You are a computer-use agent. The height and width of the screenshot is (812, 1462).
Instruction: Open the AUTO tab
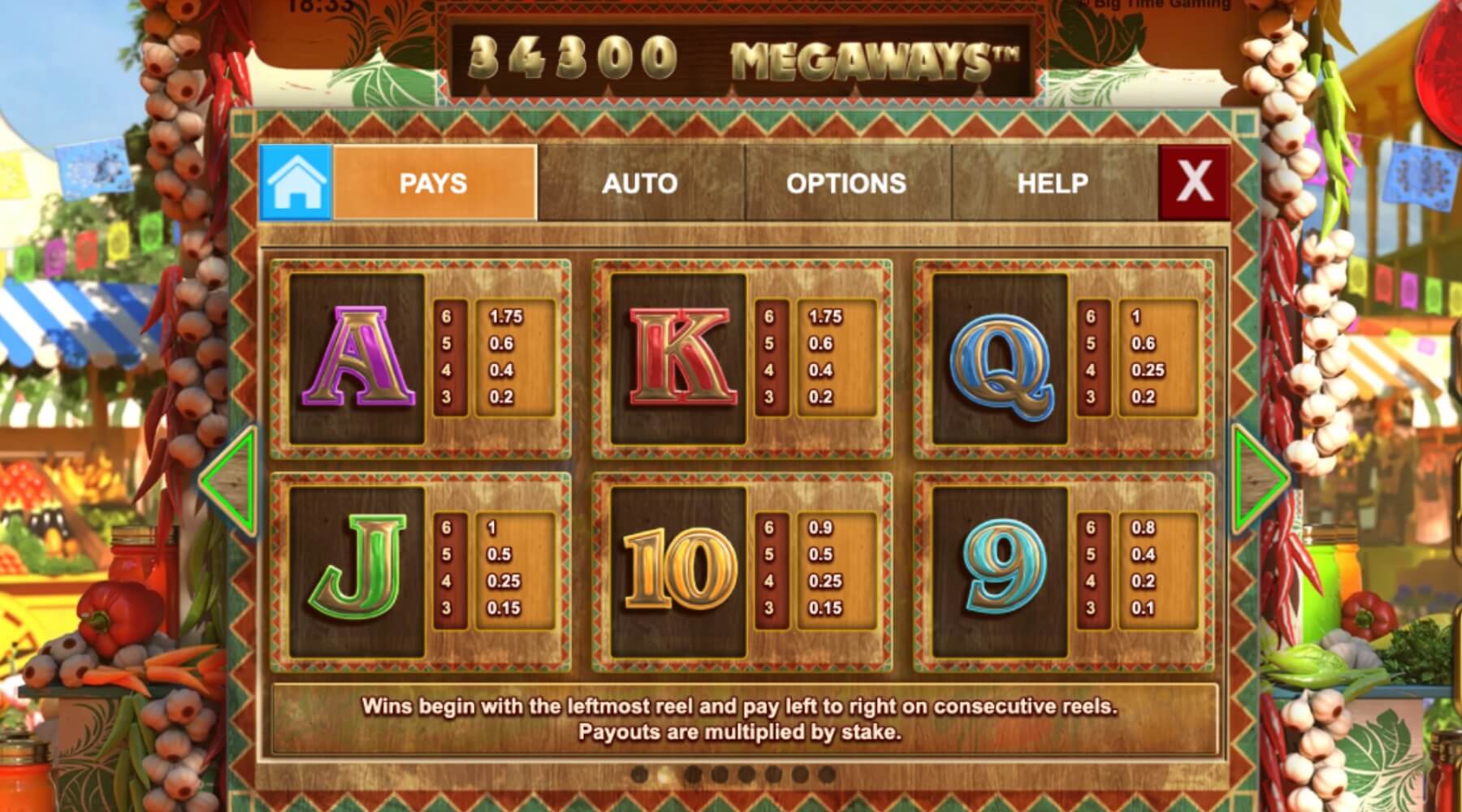(640, 183)
